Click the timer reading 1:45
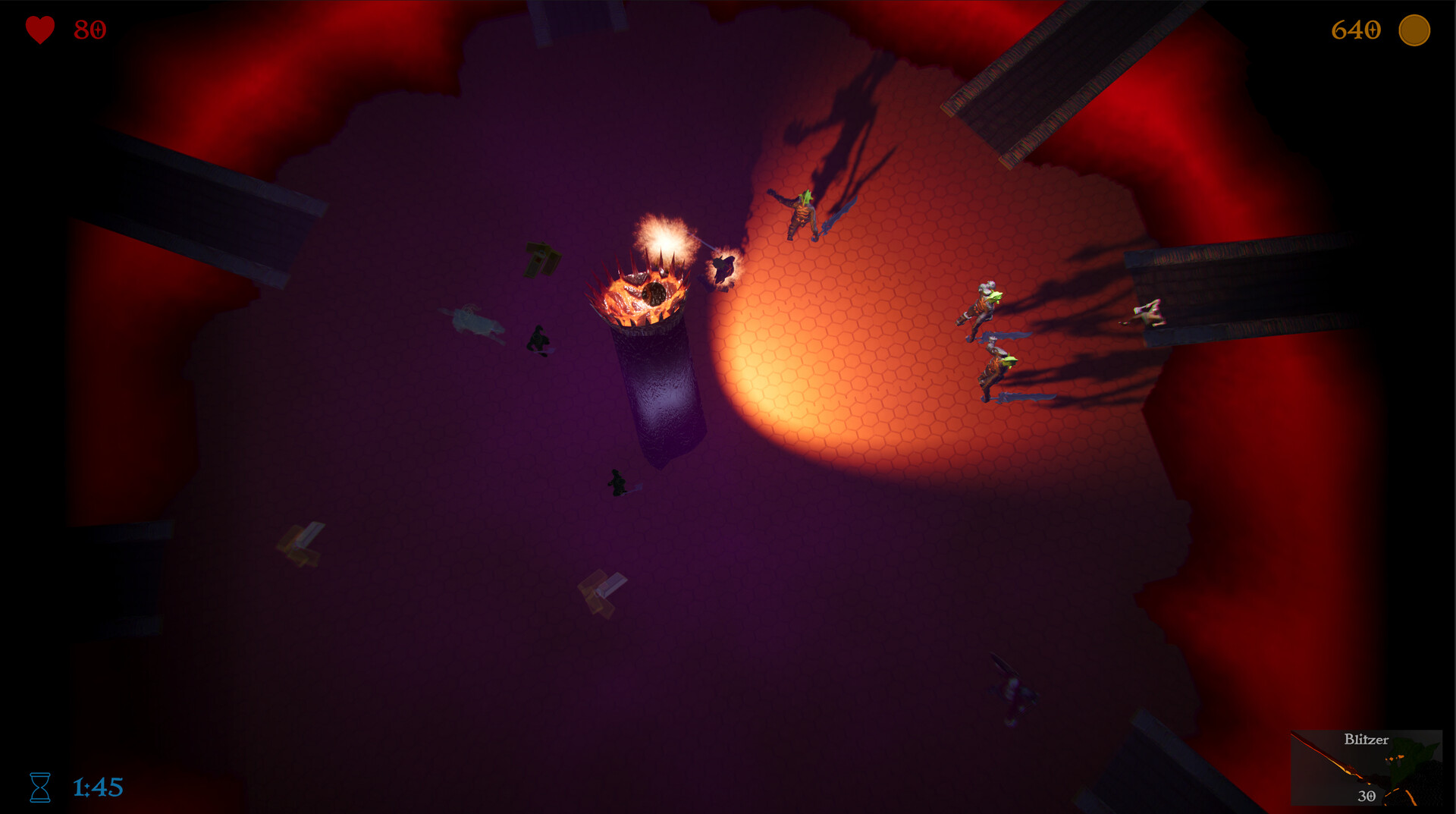Image resolution: width=1456 pixels, height=814 pixels. tap(98, 787)
